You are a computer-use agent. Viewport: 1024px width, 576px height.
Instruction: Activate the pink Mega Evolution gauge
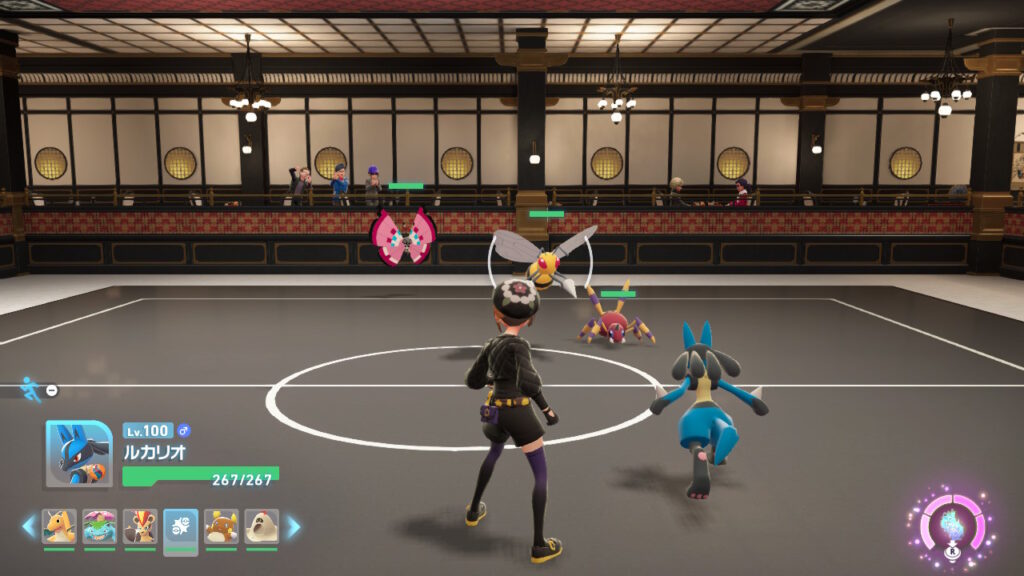click(950, 524)
